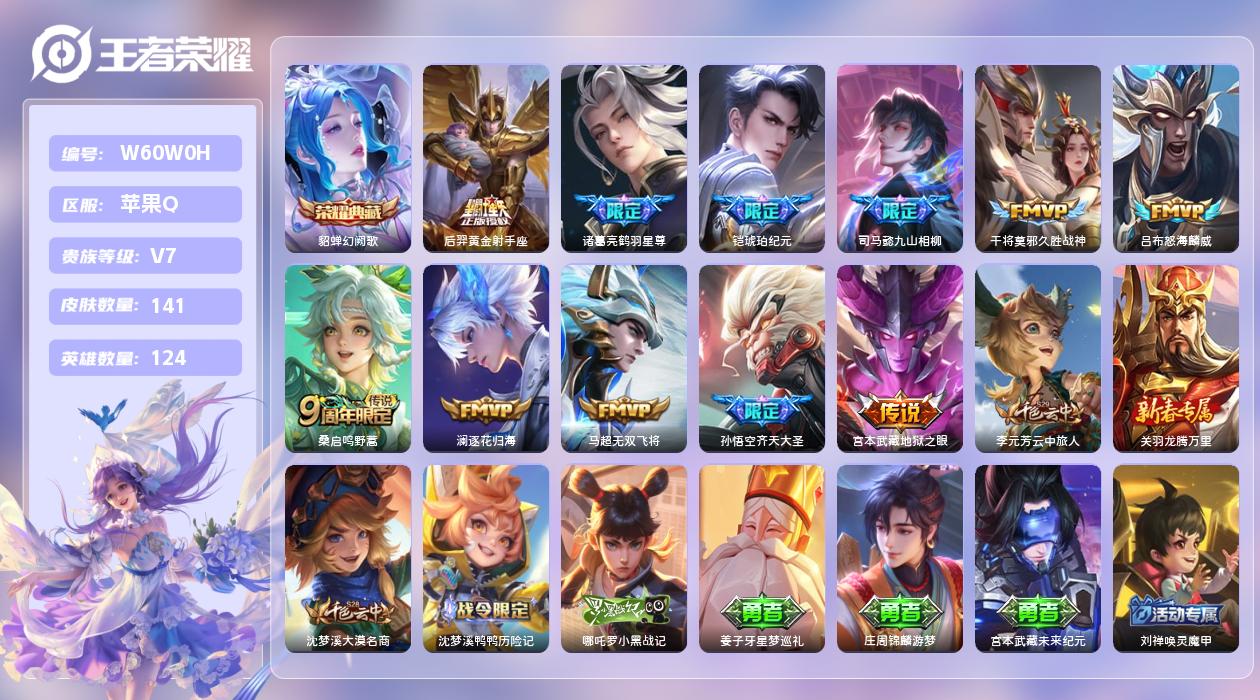Click the 宫本武藏地狱之眼 skin card
Screen dimensions: 1260x700
pyautogui.click(x=900, y=358)
